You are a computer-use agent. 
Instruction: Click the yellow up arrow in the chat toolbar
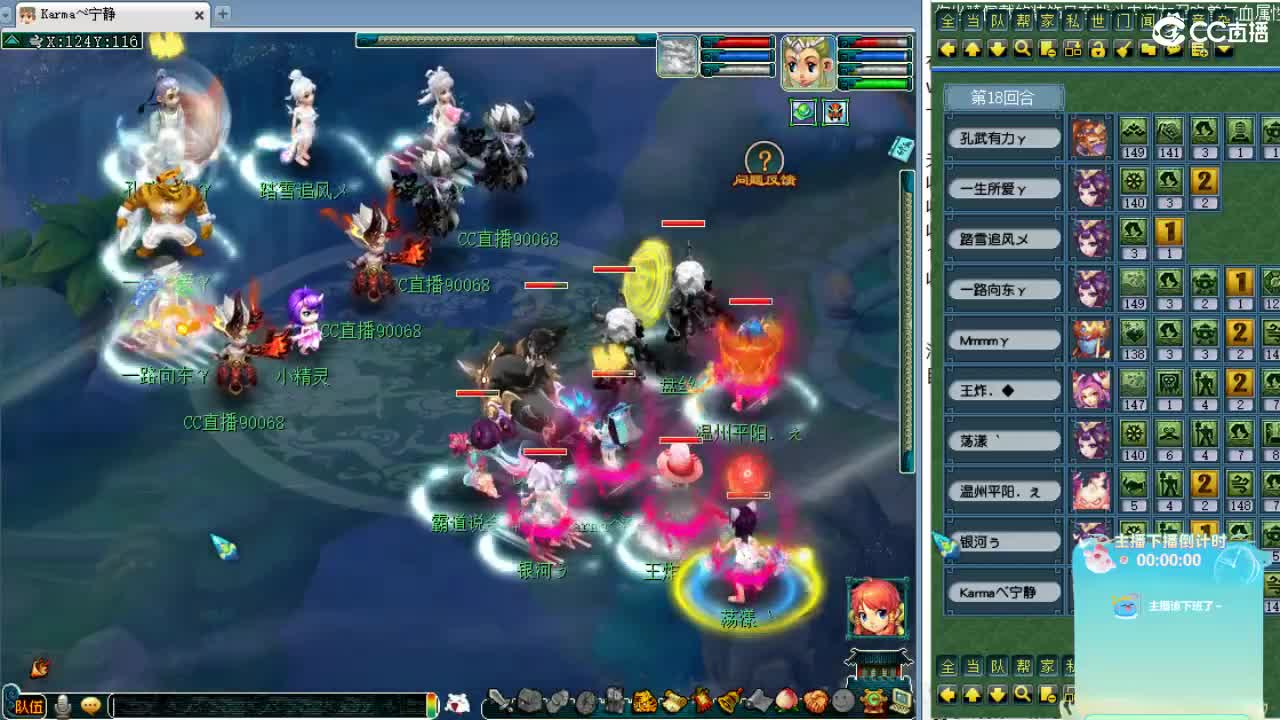point(971,50)
